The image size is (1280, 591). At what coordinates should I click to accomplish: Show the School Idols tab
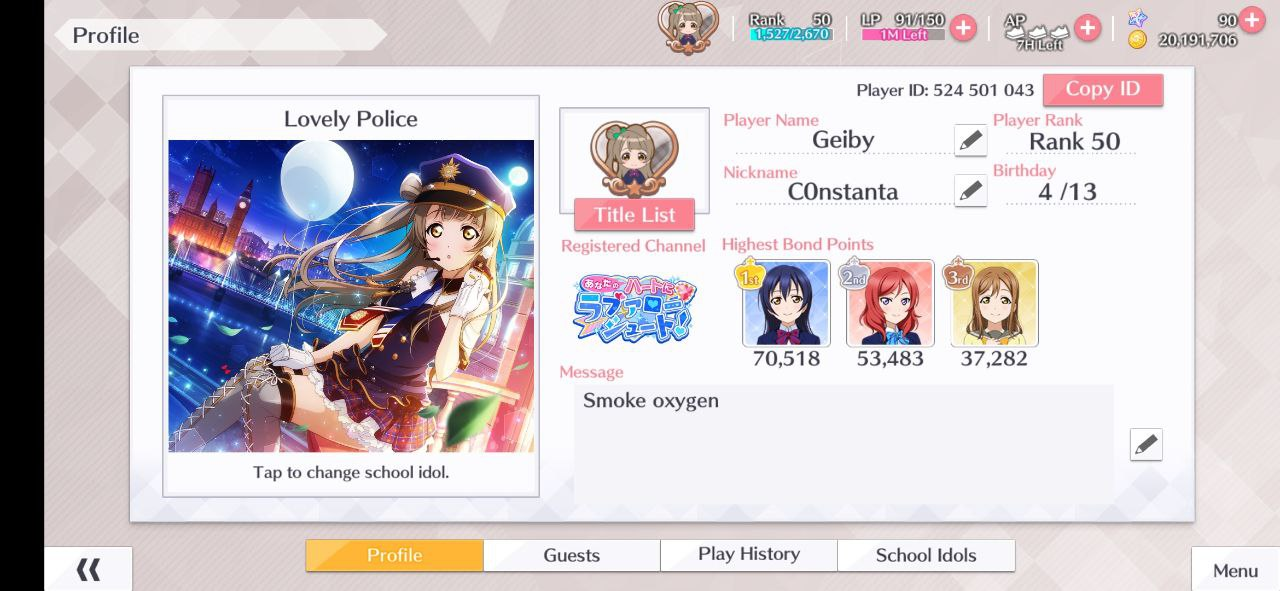coord(926,555)
